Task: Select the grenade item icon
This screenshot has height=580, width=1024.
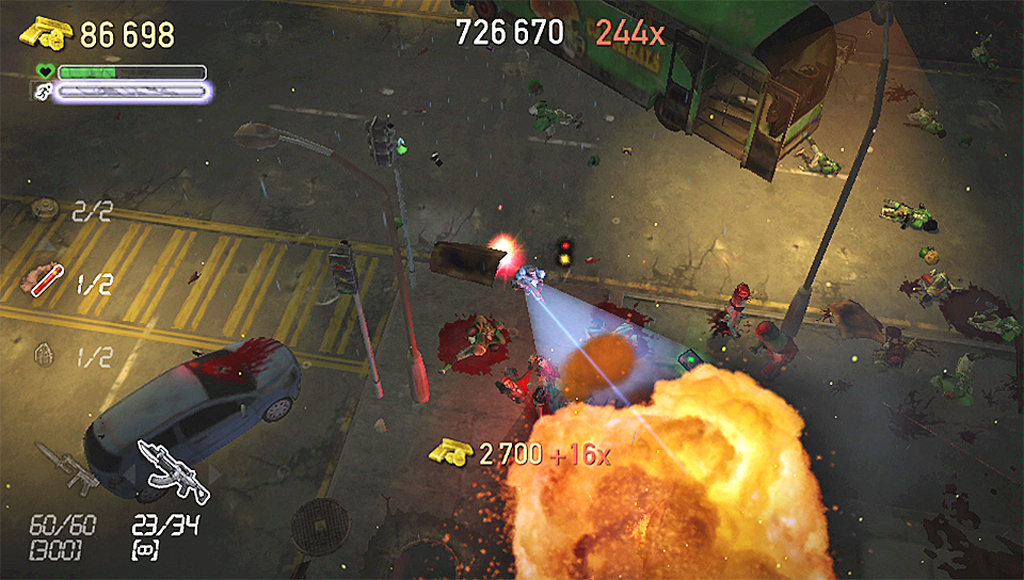Action: [41, 352]
